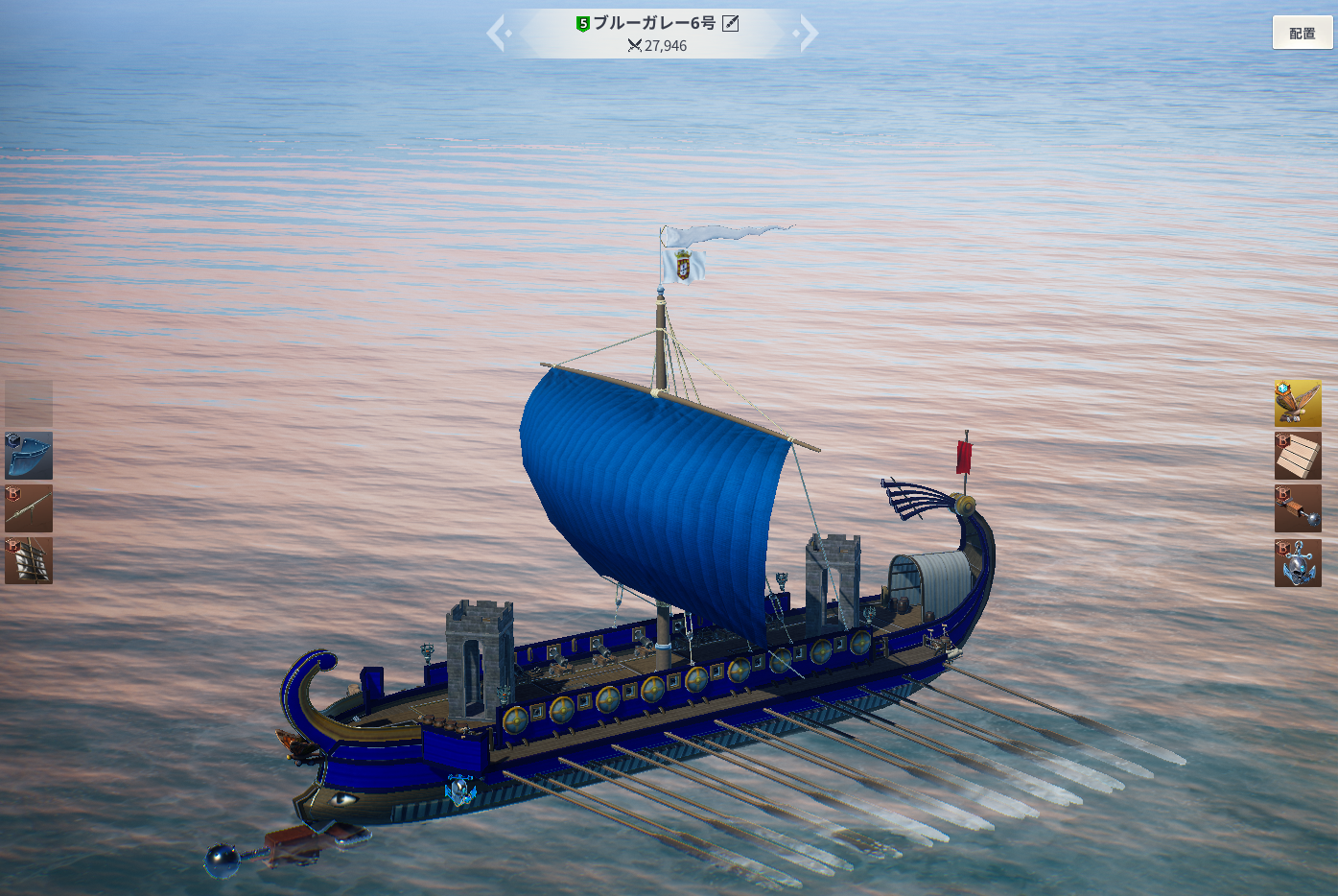This screenshot has height=896, width=1338.
Task: Open the grey sail equipment slot
Action: click(29, 560)
